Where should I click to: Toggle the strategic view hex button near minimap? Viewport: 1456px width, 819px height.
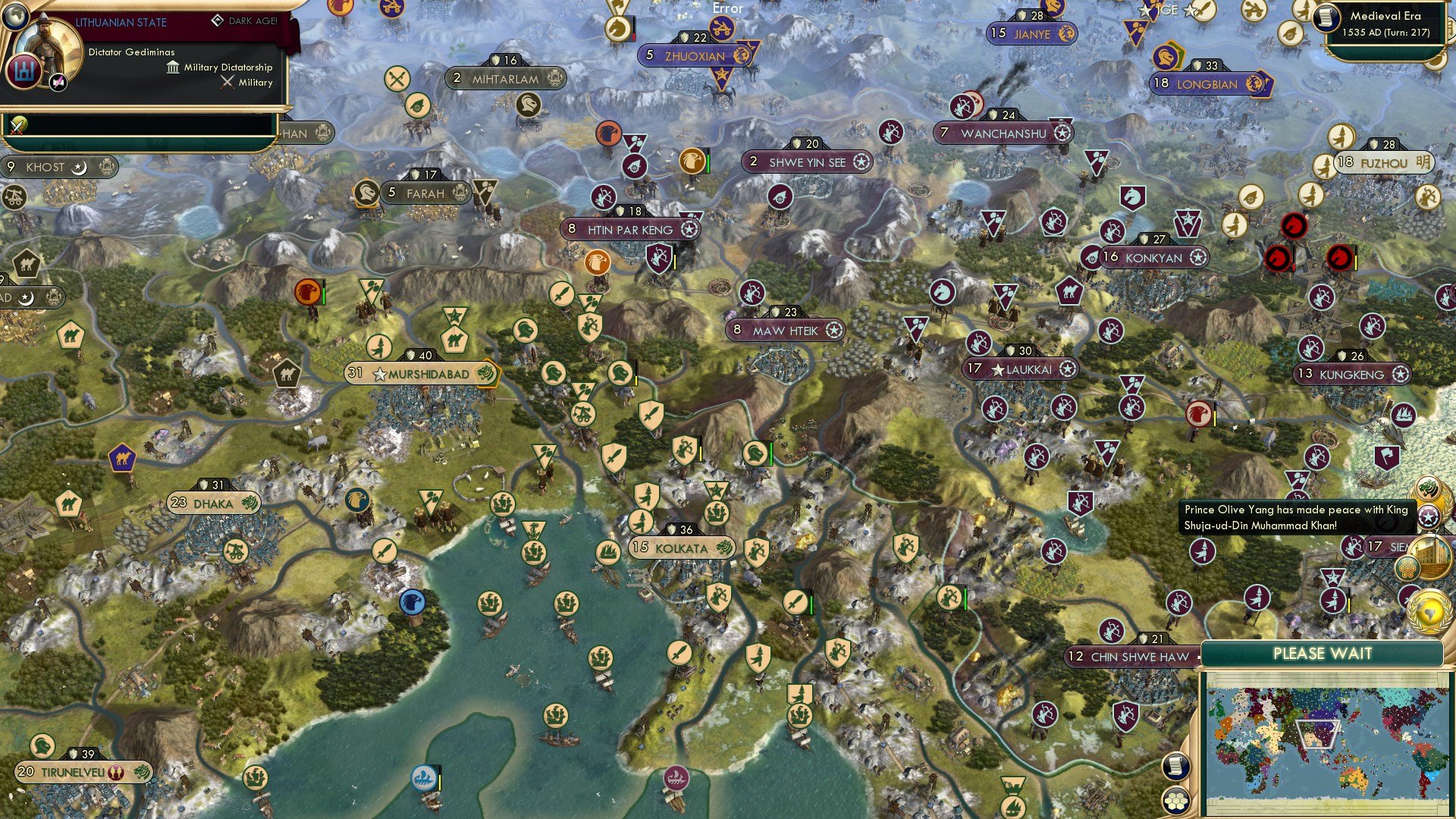pyautogui.click(x=1175, y=800)
